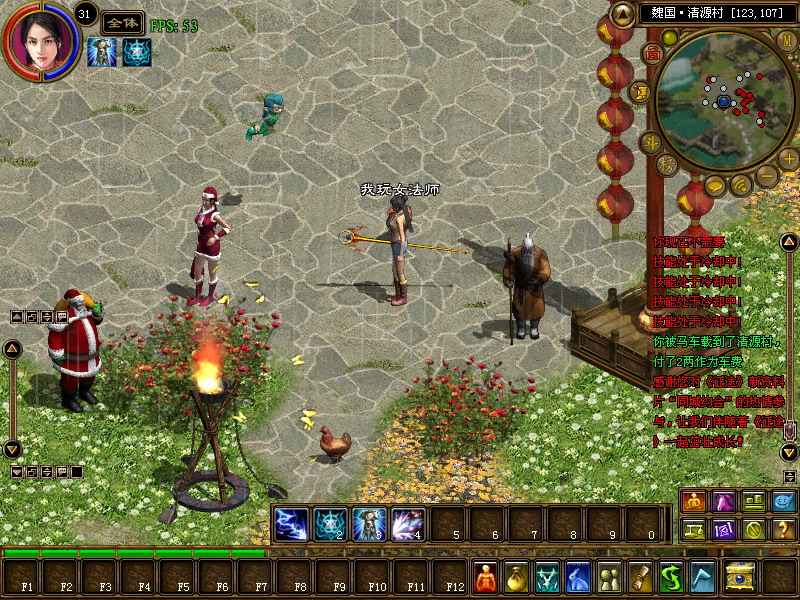Open the golden treasure chest shop icon
Screen dimensions: 800x600
[x=740, y=575]
